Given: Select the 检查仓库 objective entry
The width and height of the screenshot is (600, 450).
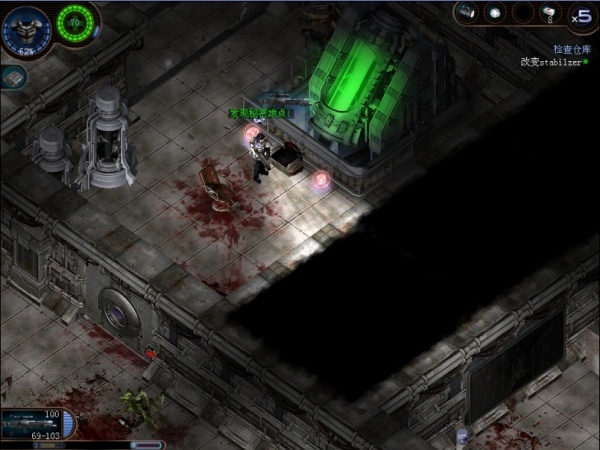Looking at the screenshot, I should pyautogui.click(x=572, y=48).
